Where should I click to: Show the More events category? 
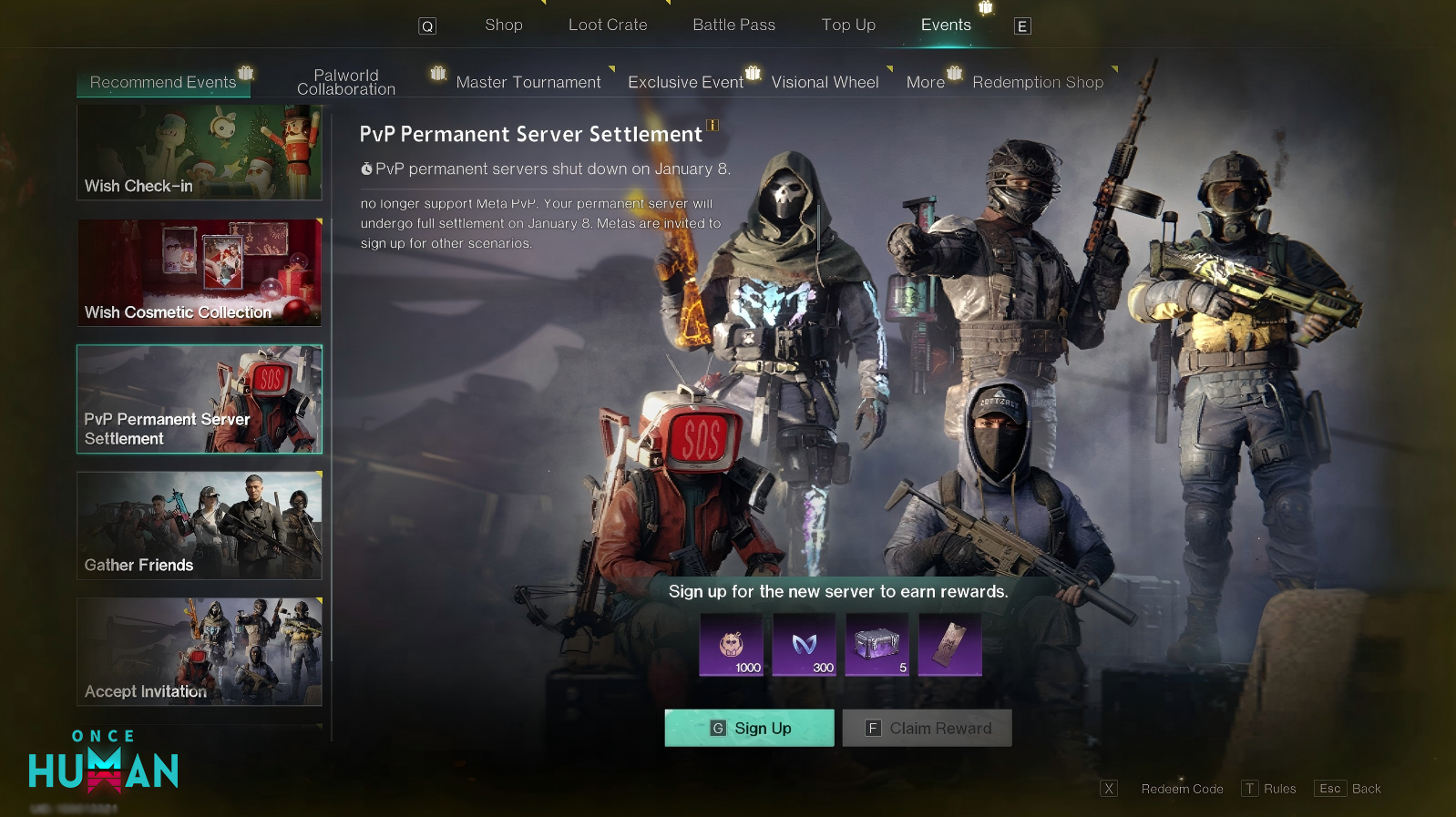click(x=925, y=83)
